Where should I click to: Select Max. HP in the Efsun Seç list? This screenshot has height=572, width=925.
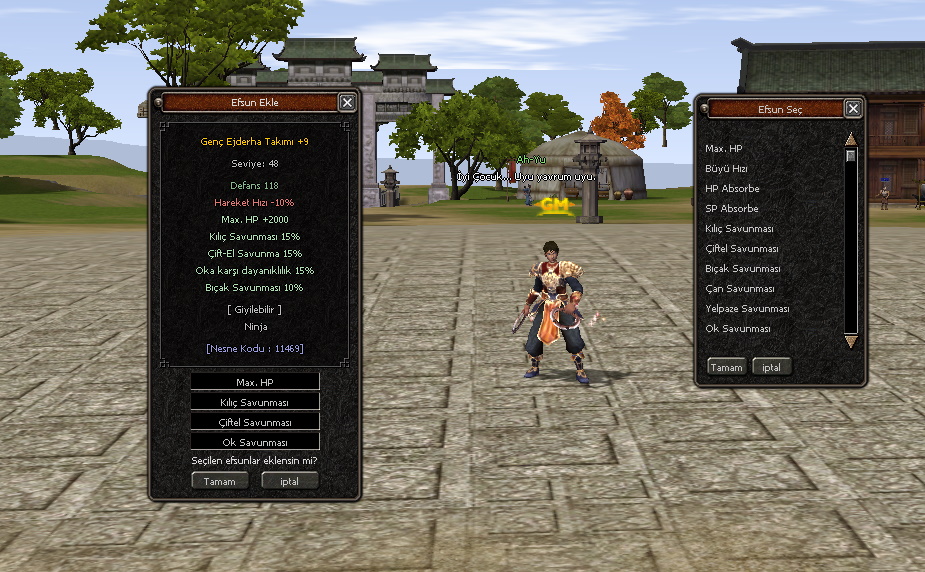[724, 149]
